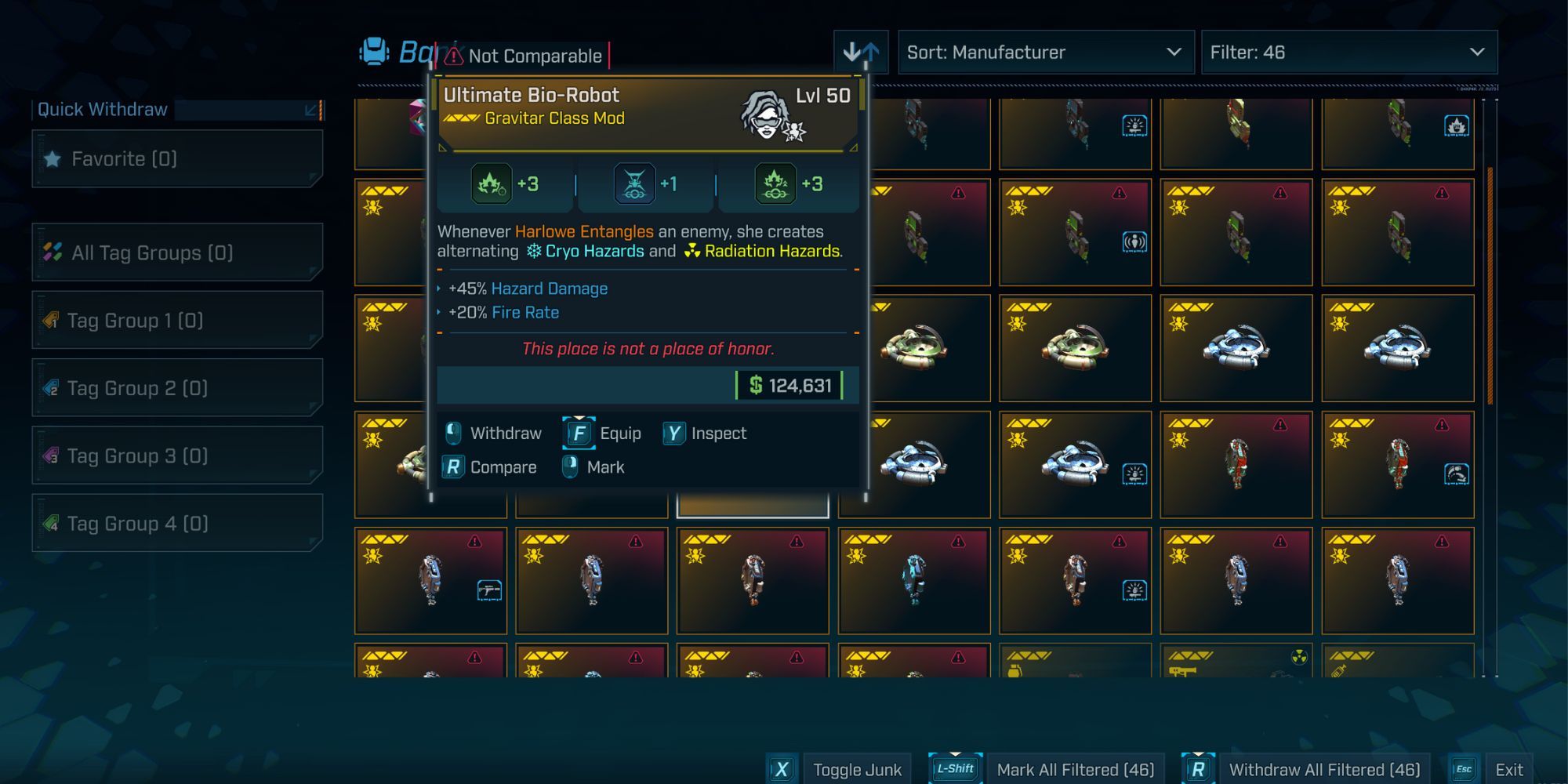Equip the Ultimate Bio-Robot class mod

coord(603,434)
